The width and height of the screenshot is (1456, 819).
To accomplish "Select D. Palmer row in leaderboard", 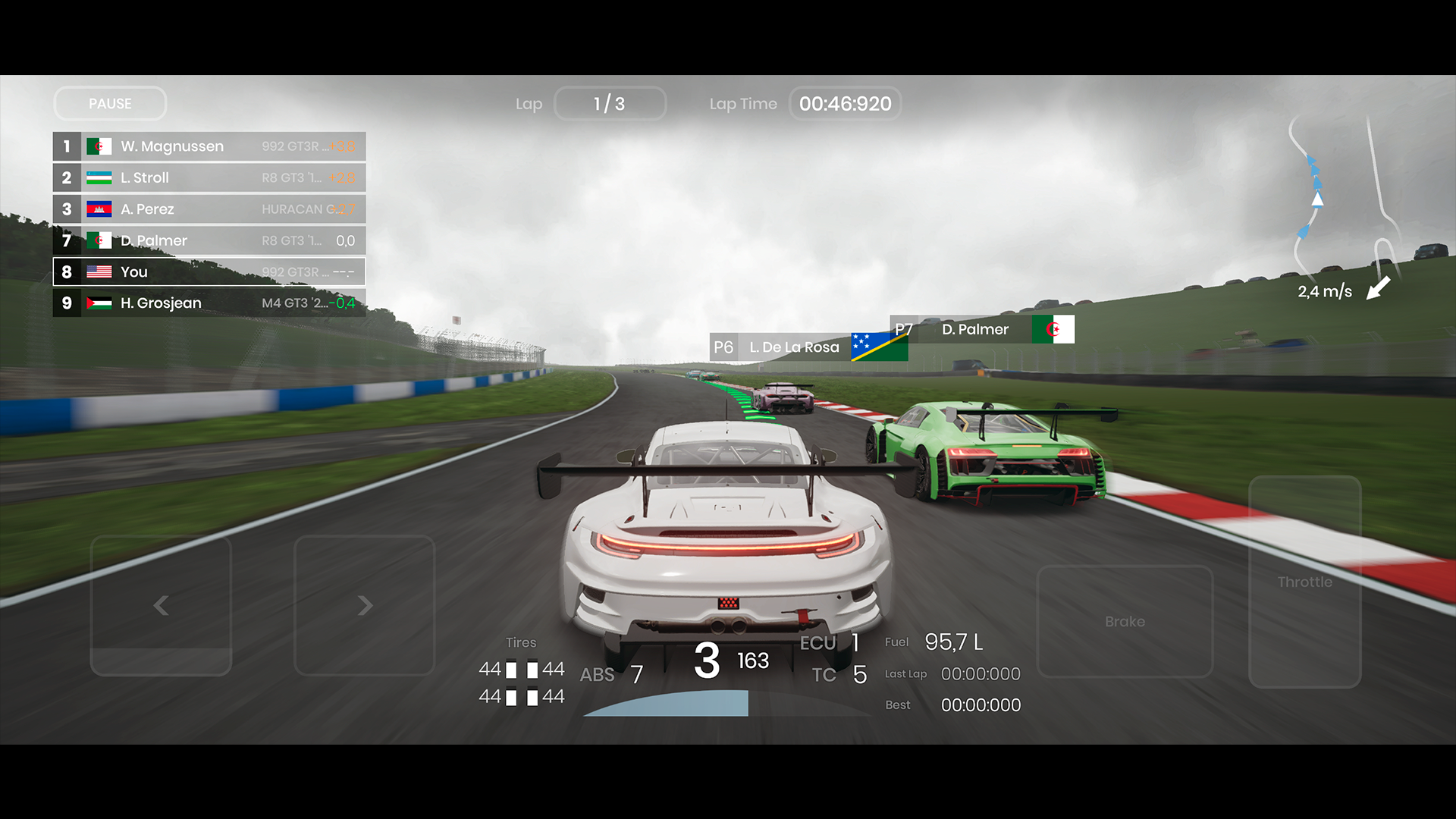I will tap(209, 240).
